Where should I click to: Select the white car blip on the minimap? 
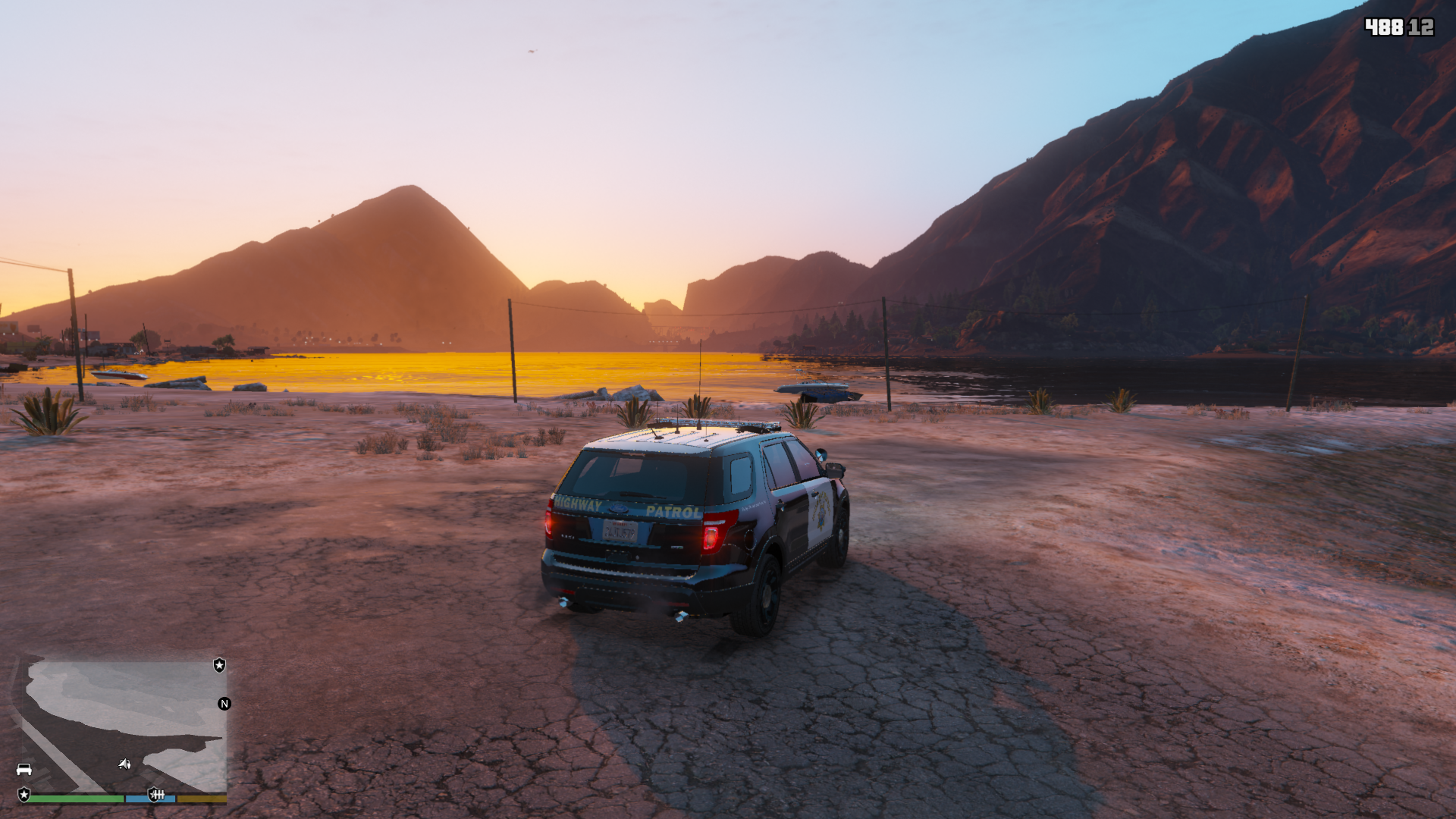click(24, 770)
